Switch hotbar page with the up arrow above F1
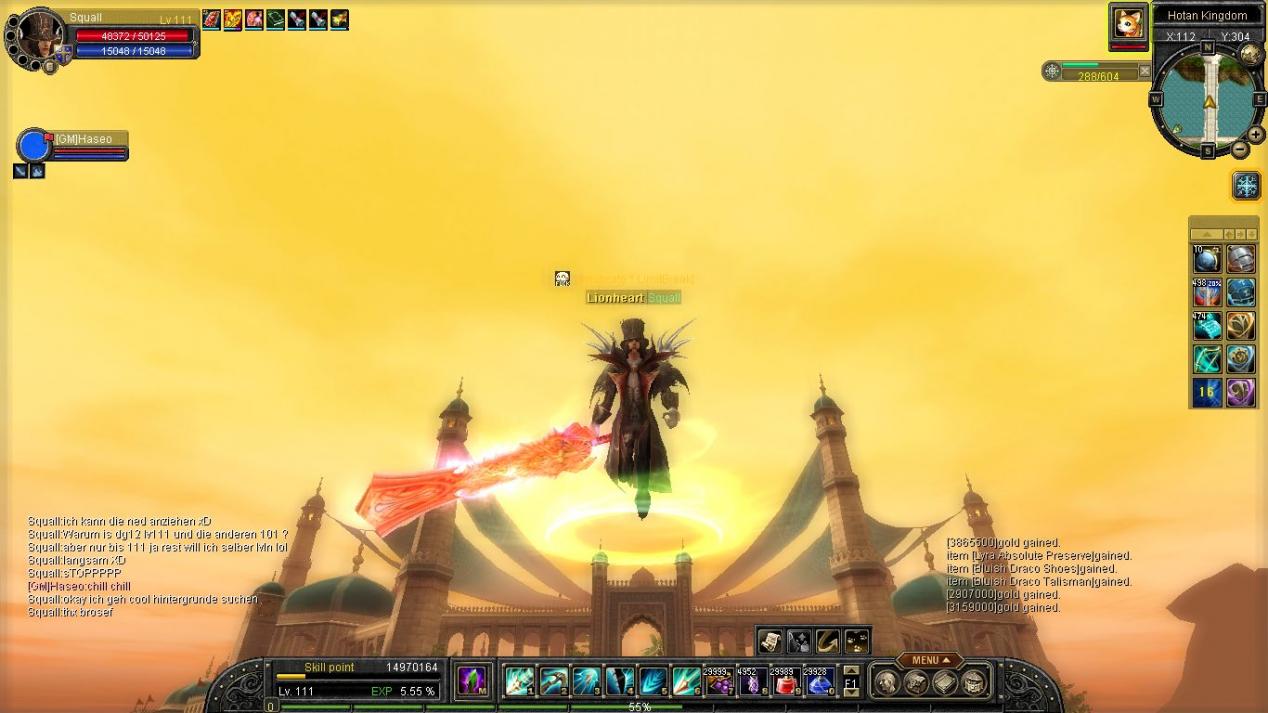Image resolution: width=1268 pixels, height=713 pixels. pos(851,670)
